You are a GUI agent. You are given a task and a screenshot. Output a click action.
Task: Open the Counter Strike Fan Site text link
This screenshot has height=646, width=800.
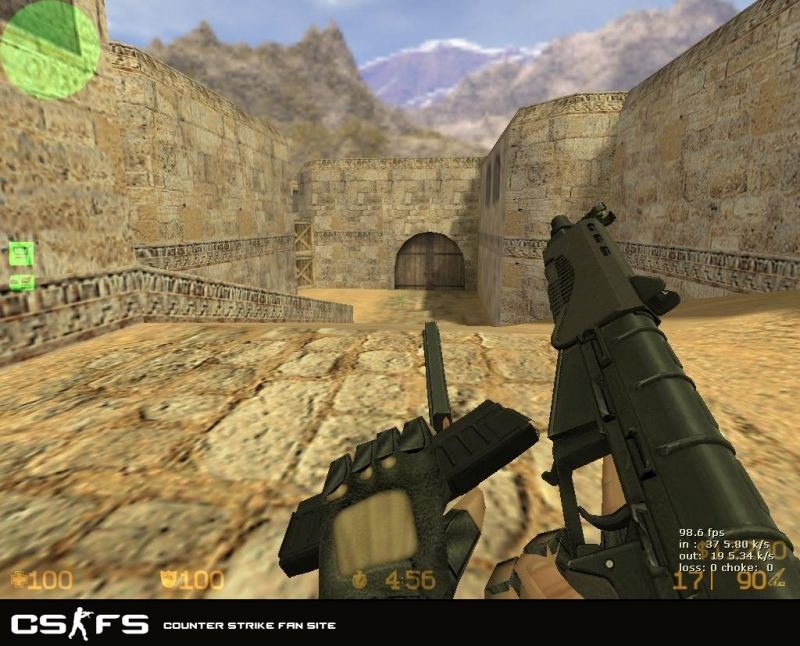point(249,626)
